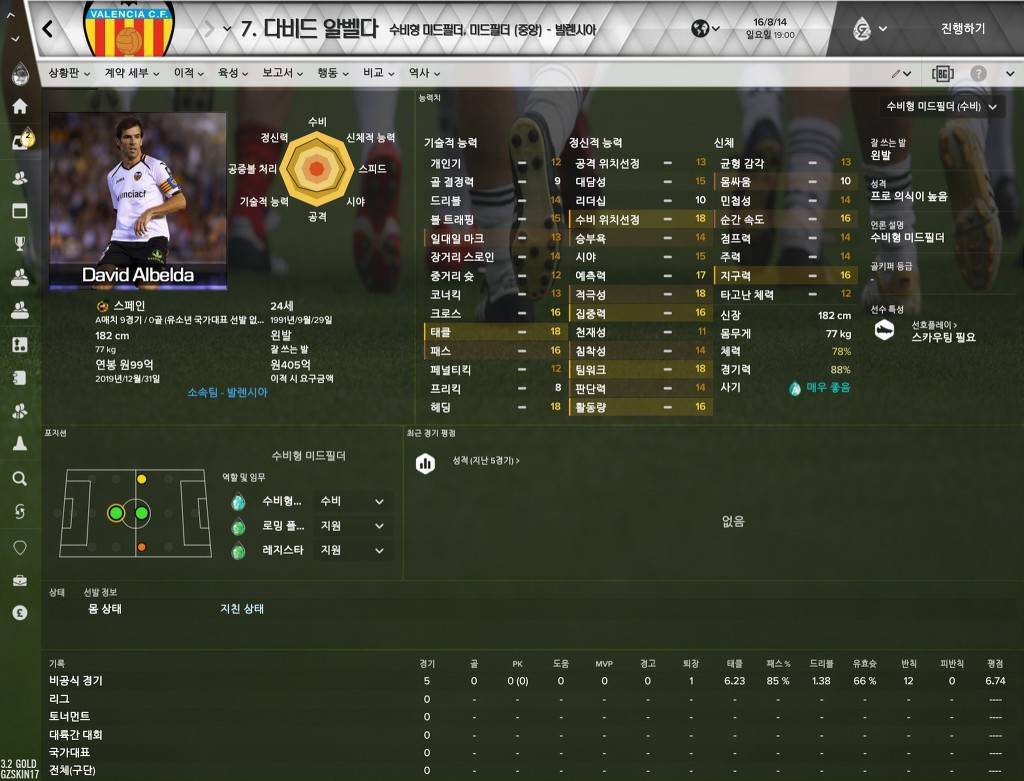Open the trophy competitions icon in sidebar
Viewport: 1024px width, 781px height.
(x=19, y=243)
